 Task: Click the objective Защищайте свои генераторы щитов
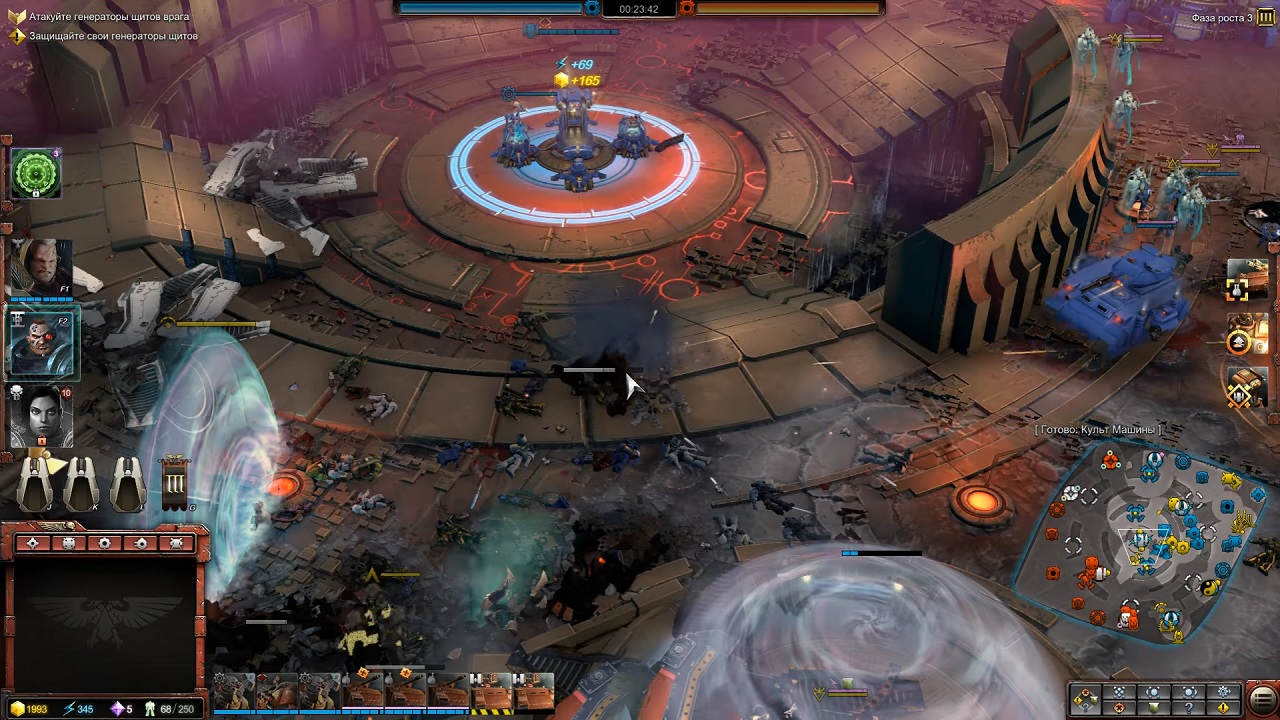[113, 36]
